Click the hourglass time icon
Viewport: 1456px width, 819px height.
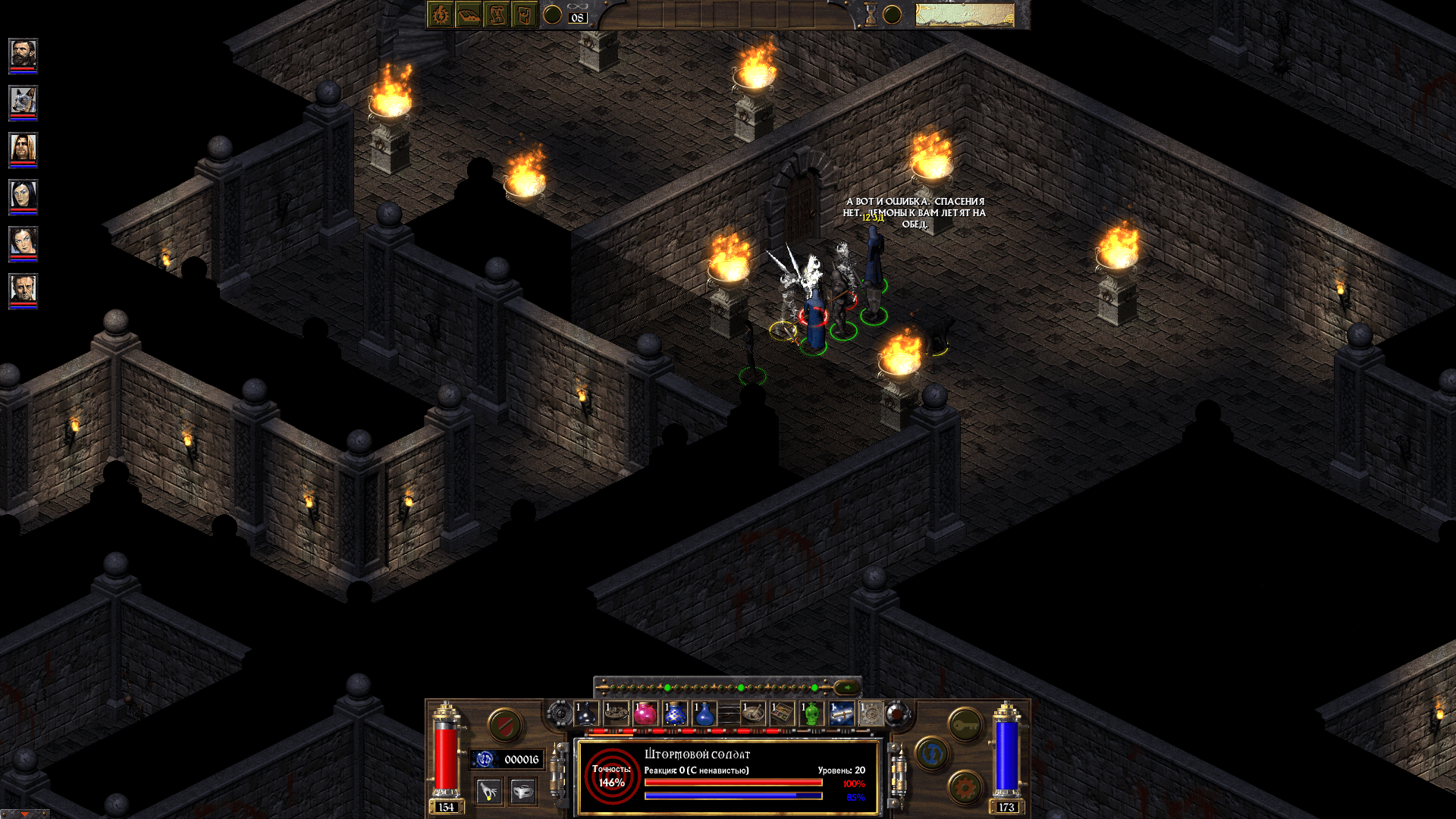[871, 14]
